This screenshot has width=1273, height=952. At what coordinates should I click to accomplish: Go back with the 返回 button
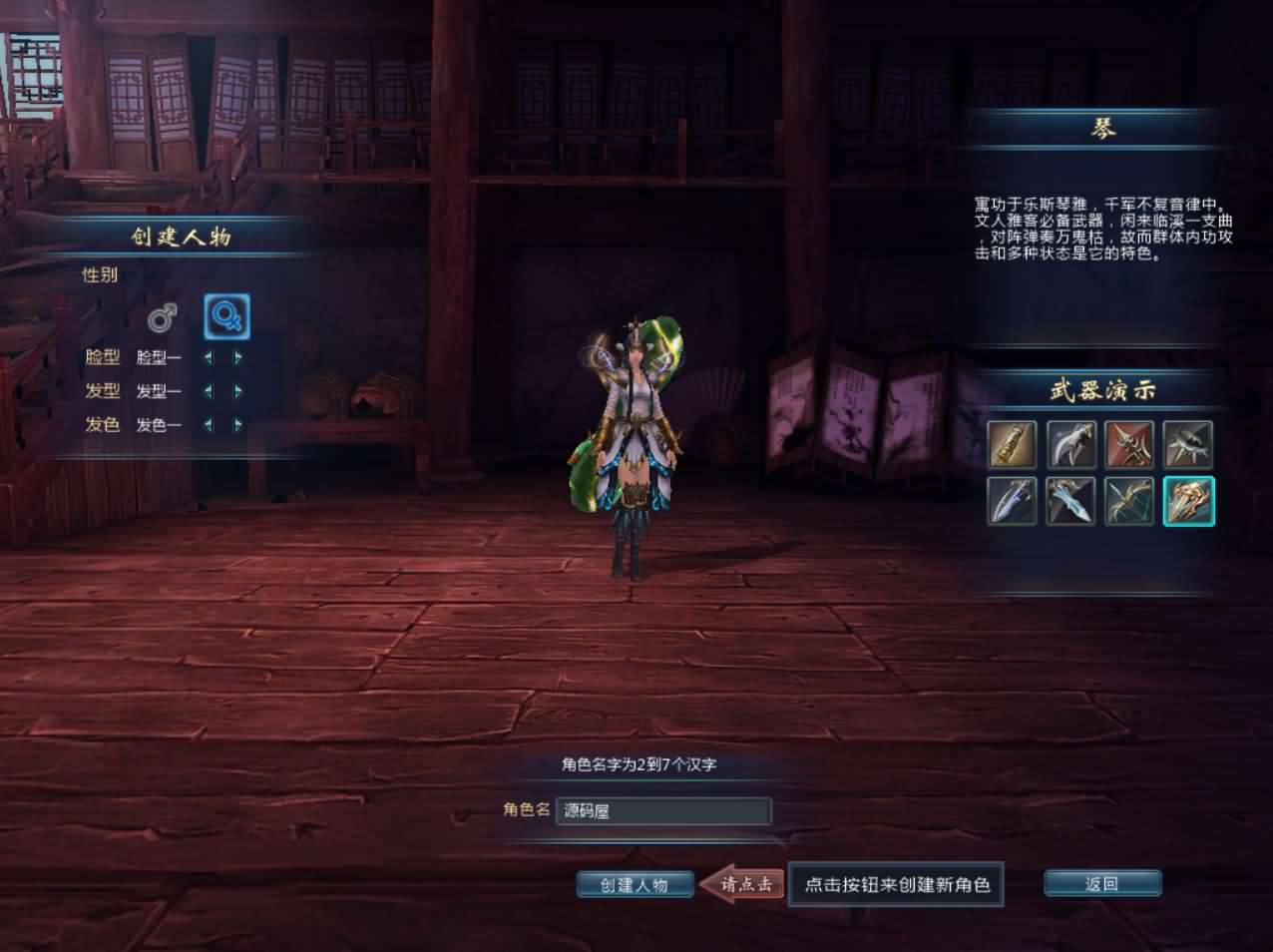(x=1101, y=883)
